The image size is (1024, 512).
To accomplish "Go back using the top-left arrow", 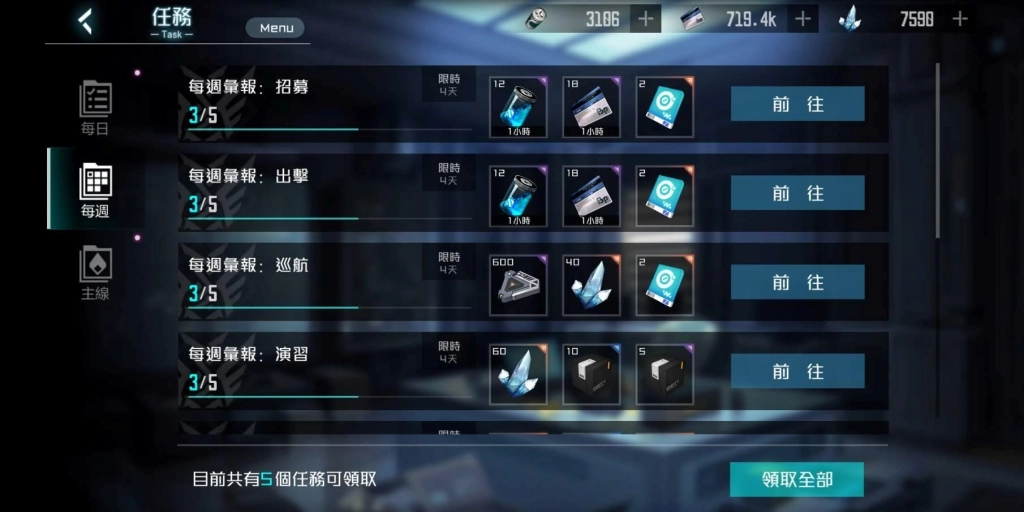I will pyautogui.click(x=85, y=21).
